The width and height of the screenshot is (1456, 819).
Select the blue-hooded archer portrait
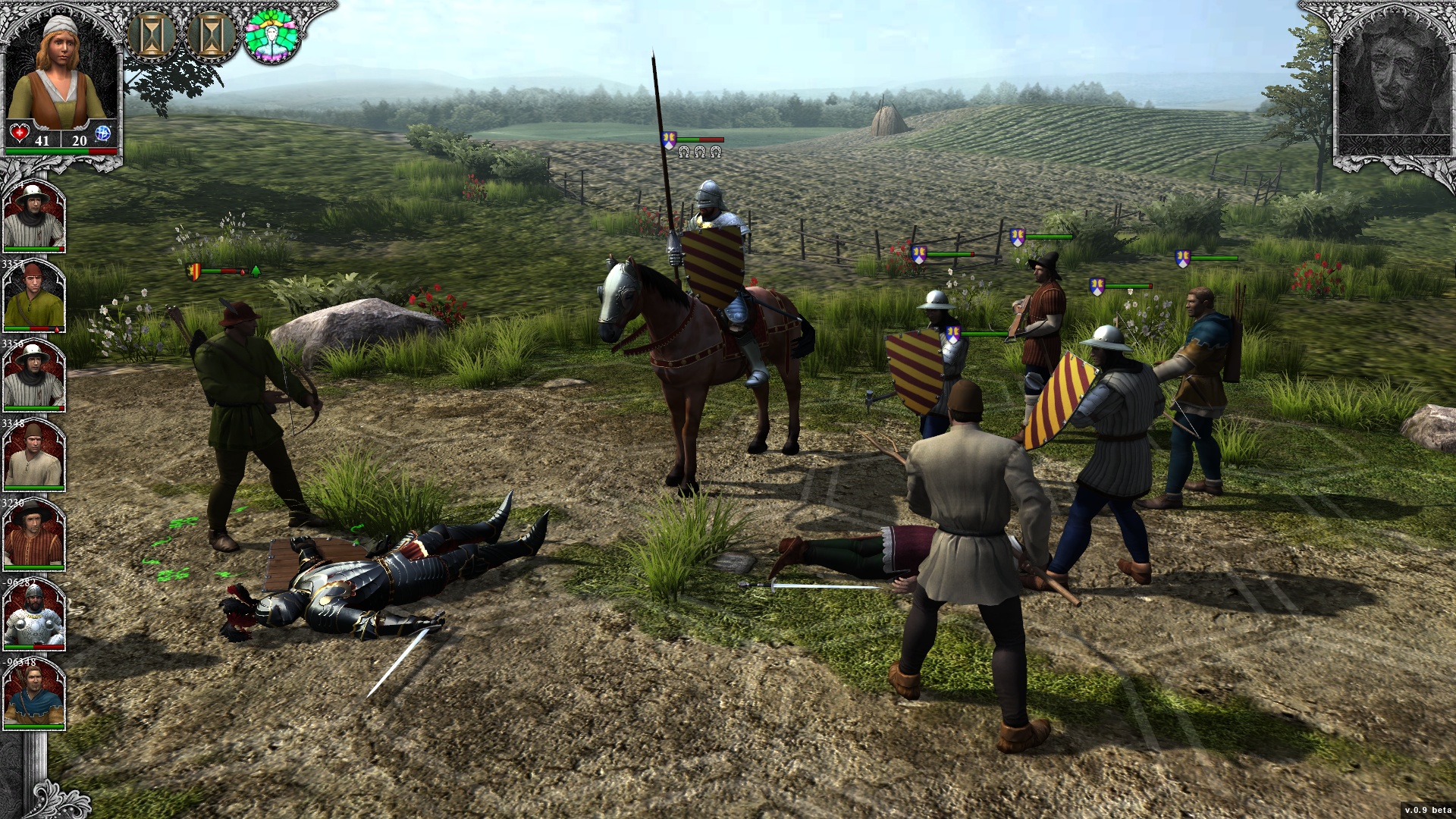pyautogui.click(x=33, y=694)
